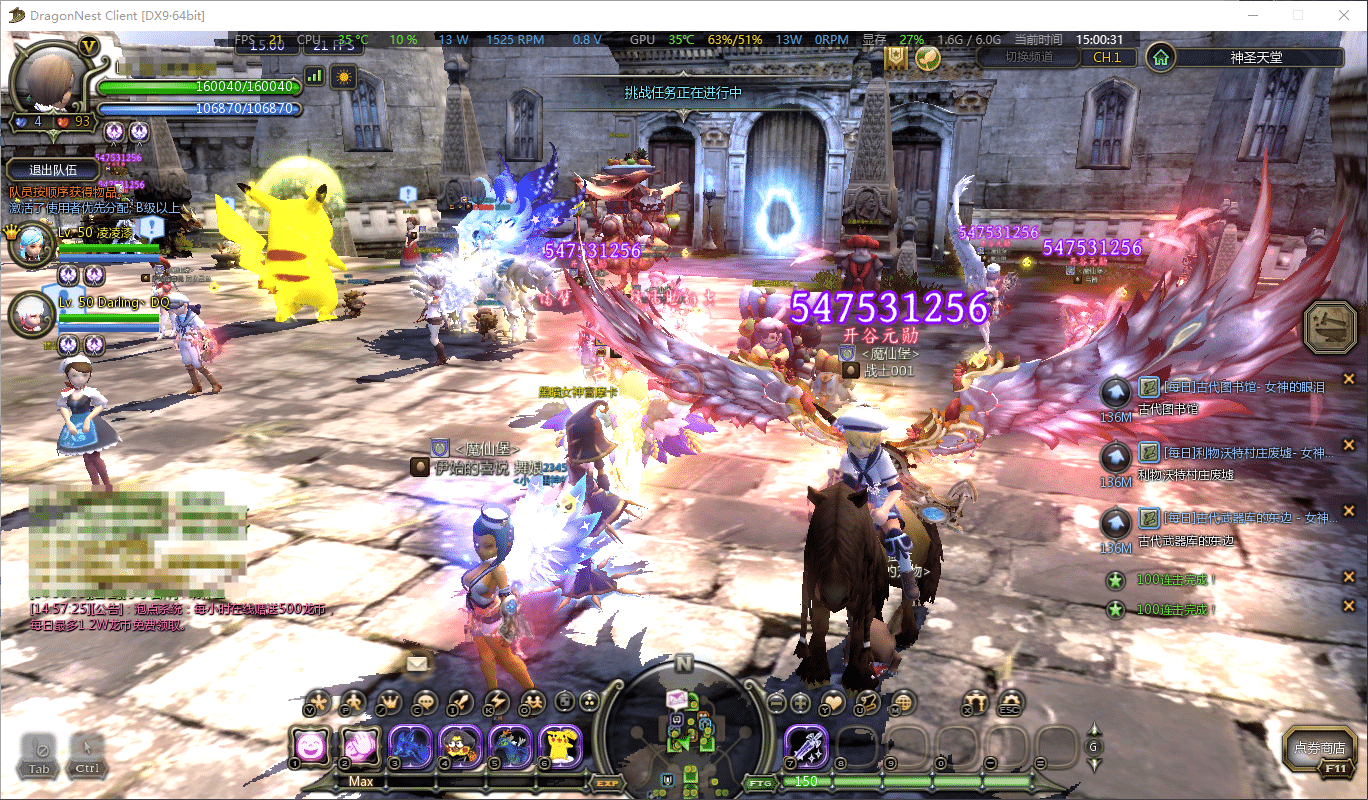
Task: Open the ESC system menu icon
Action: tap(1011, 703)
